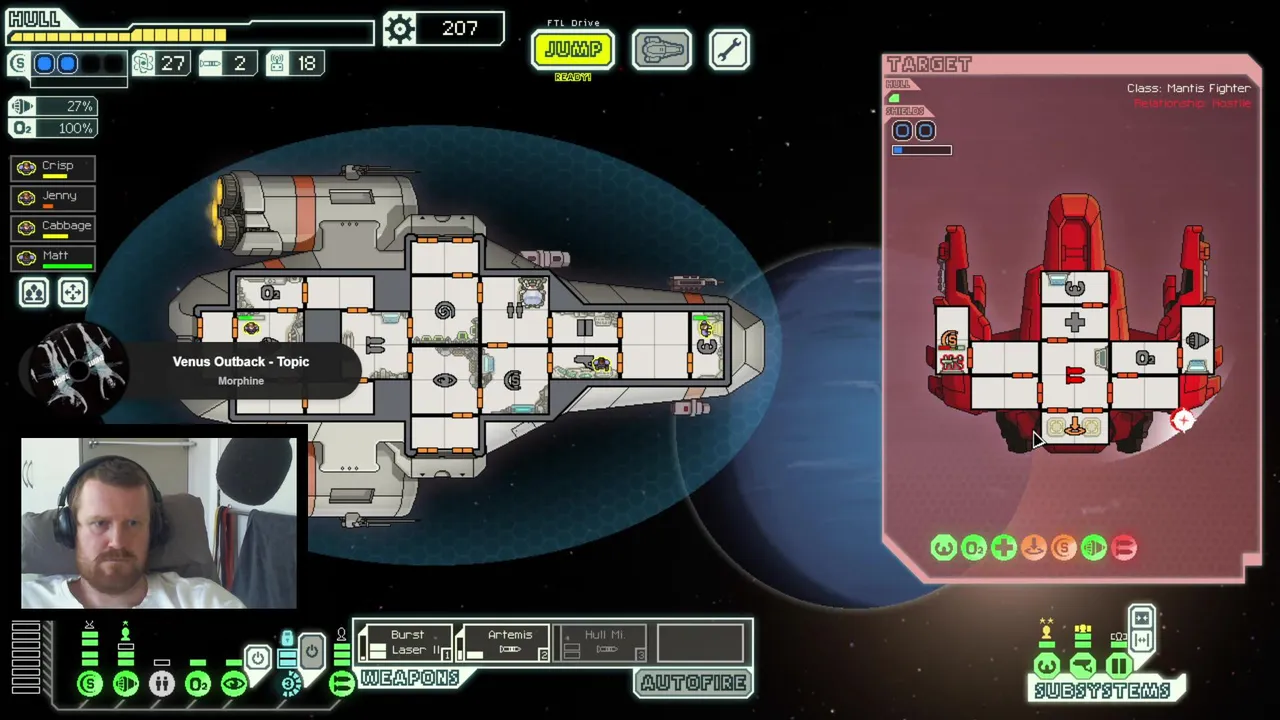Viewport: 1280px width, 720px height.
Task: Add power to the engines system
Action: click(x=126, y=684)
